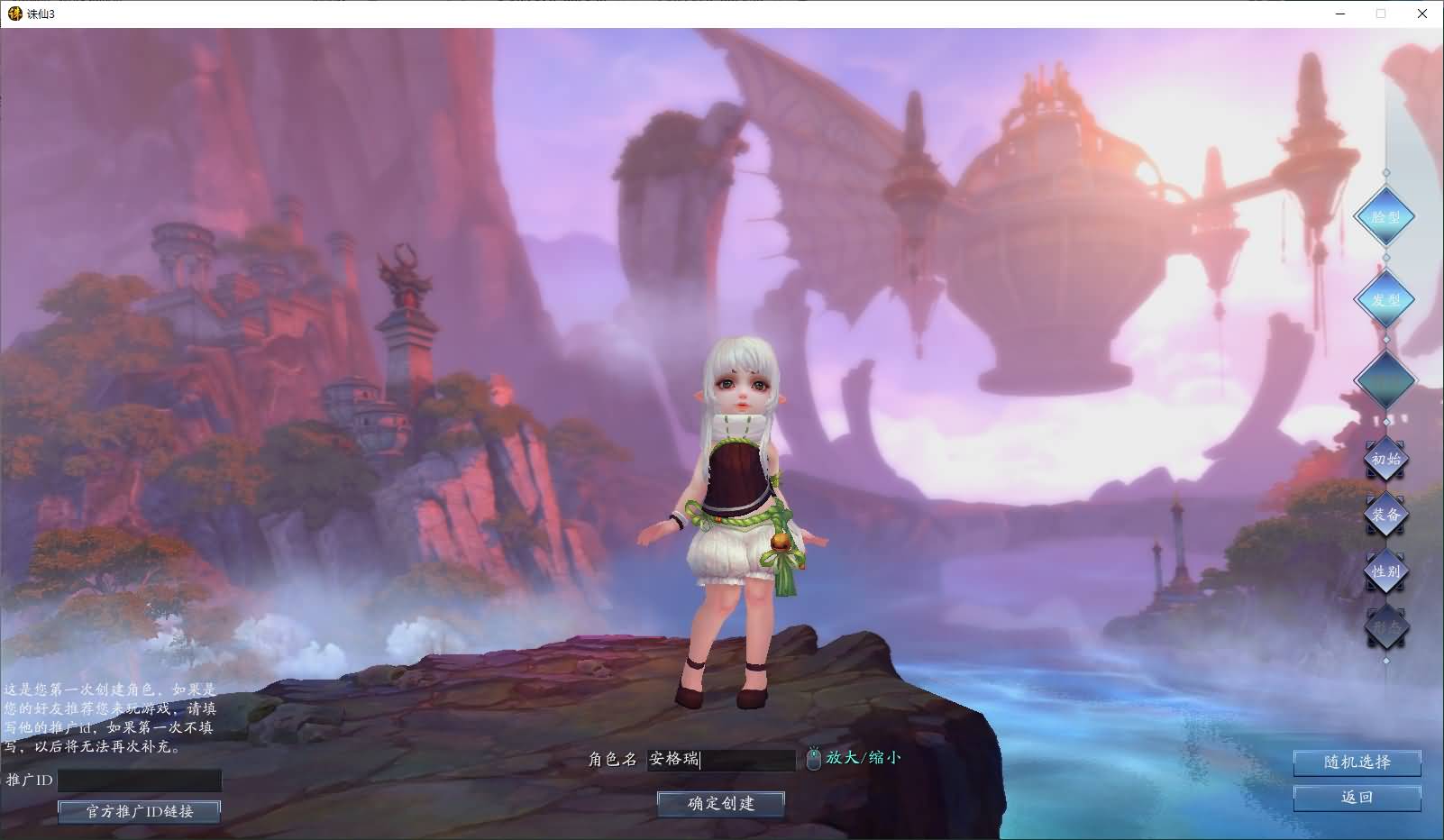The width and height of the screenshot is (1444, 840).
Task: Click the mouse icon beside 放大/缩小
Action: click(x=814, y=760)
